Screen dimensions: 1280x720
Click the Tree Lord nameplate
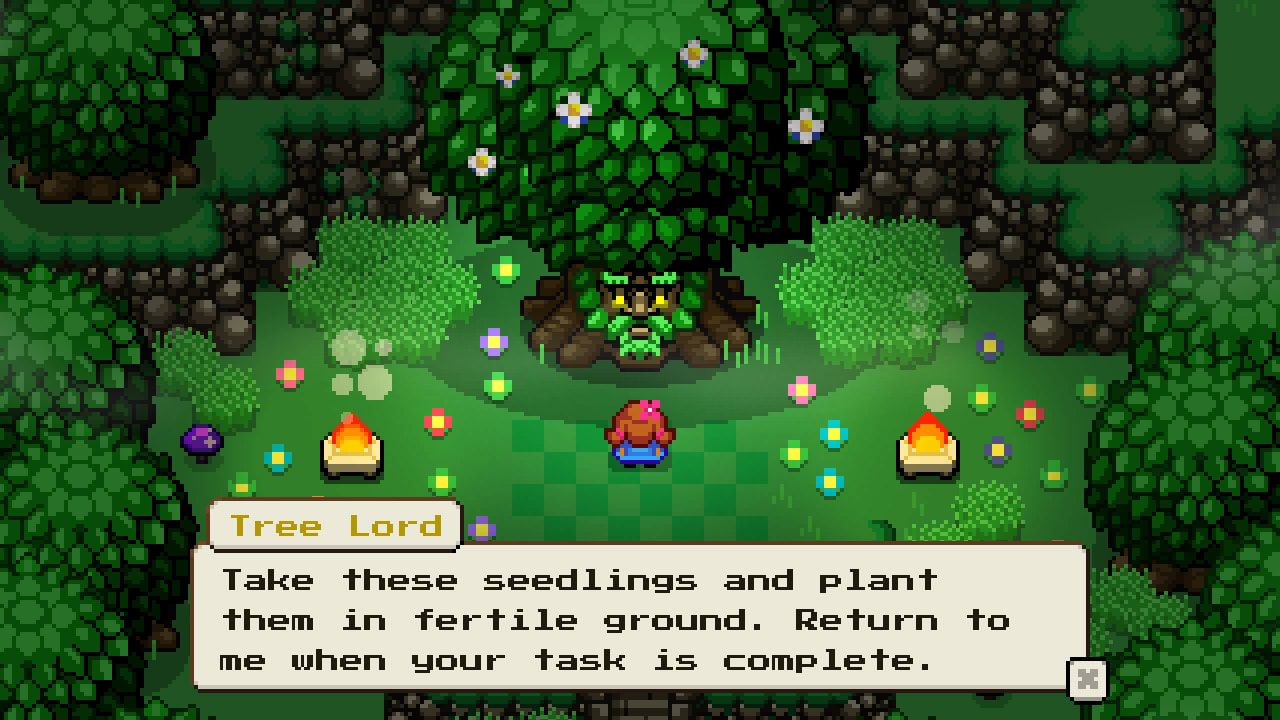335,525
